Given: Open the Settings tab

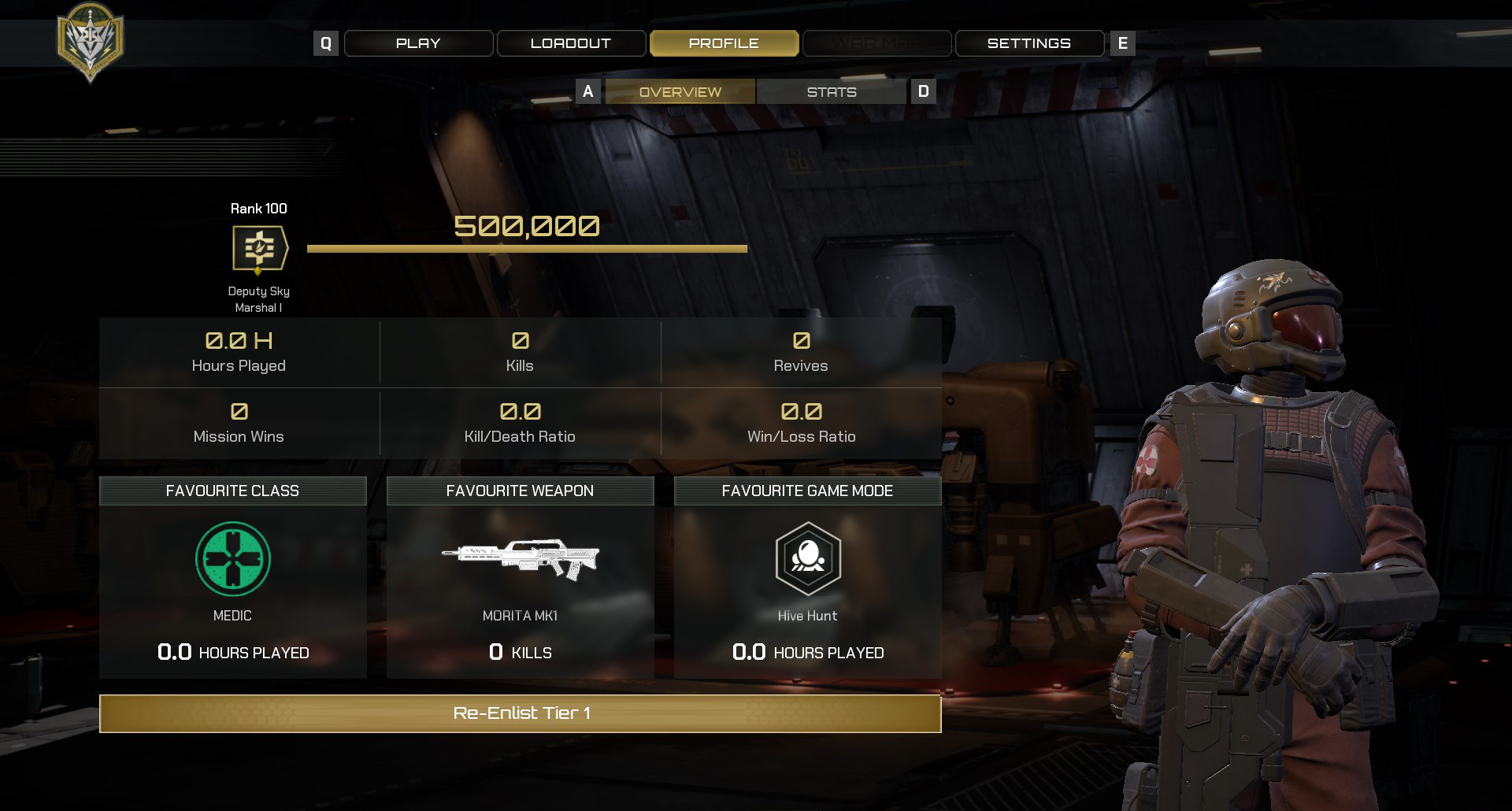Looking at the screenshot, I should (1028, 43).
